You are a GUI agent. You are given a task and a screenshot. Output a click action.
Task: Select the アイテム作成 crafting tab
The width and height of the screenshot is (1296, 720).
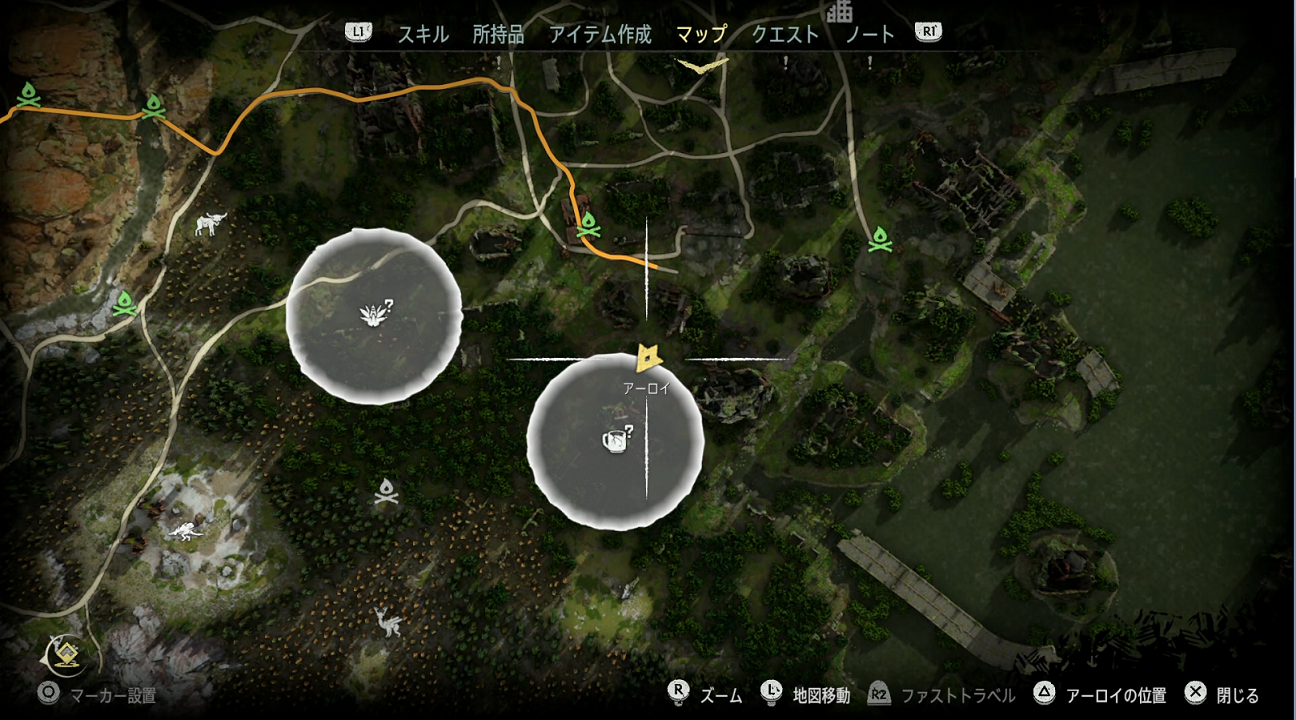[600, 34]
